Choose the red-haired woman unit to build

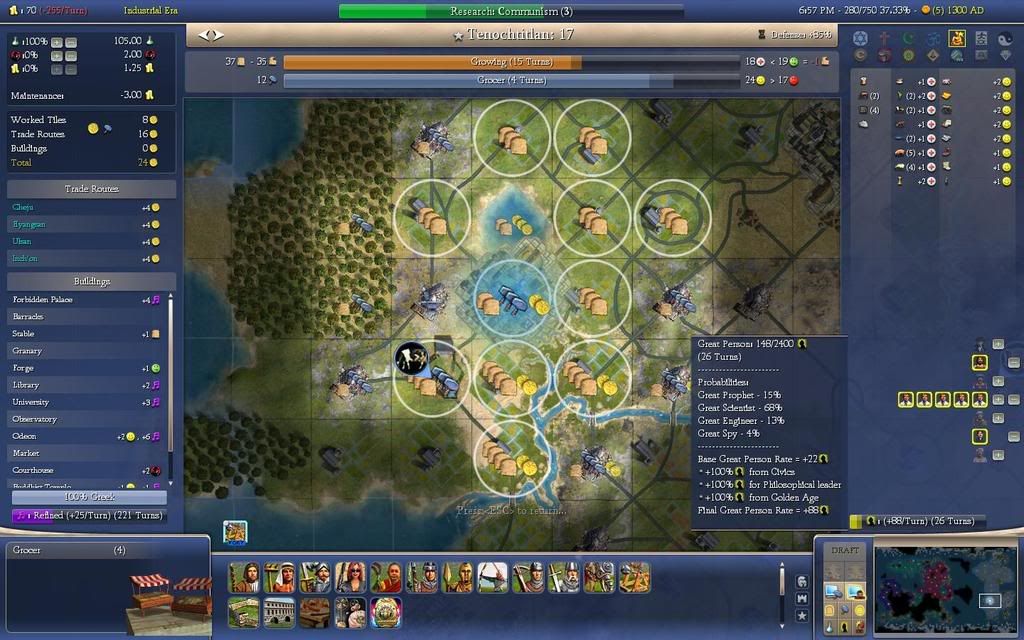[353, 577]
